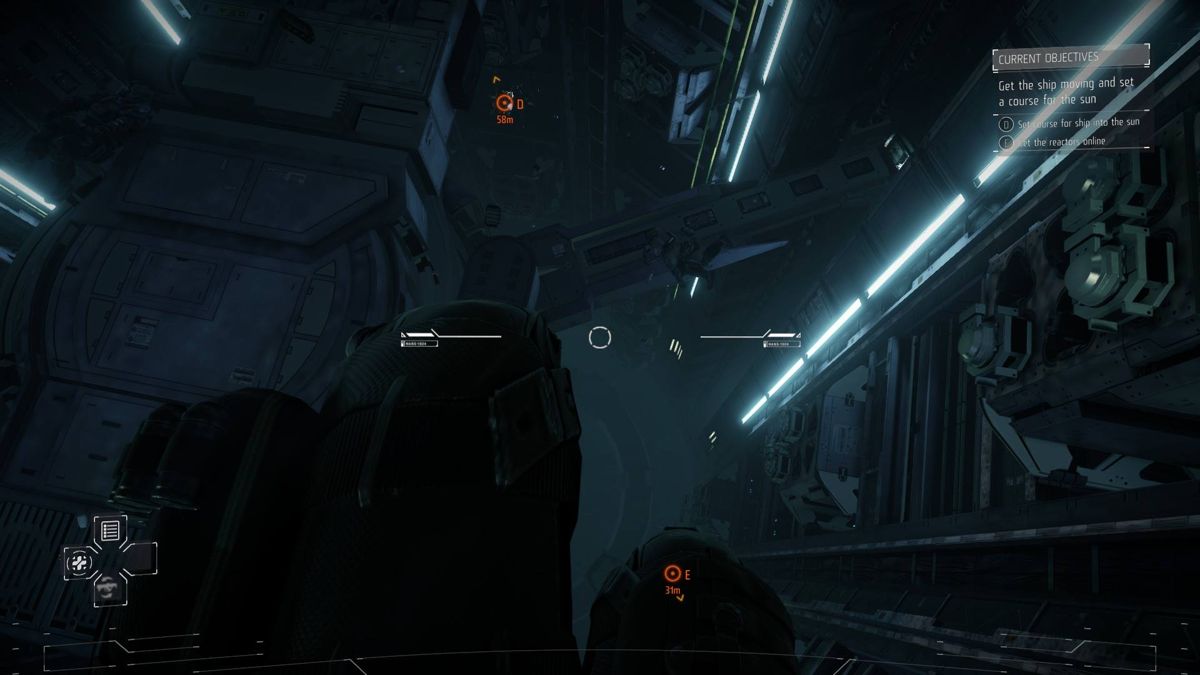
Task: Activate the medical cross heal icon
Action: pos(79,562)
